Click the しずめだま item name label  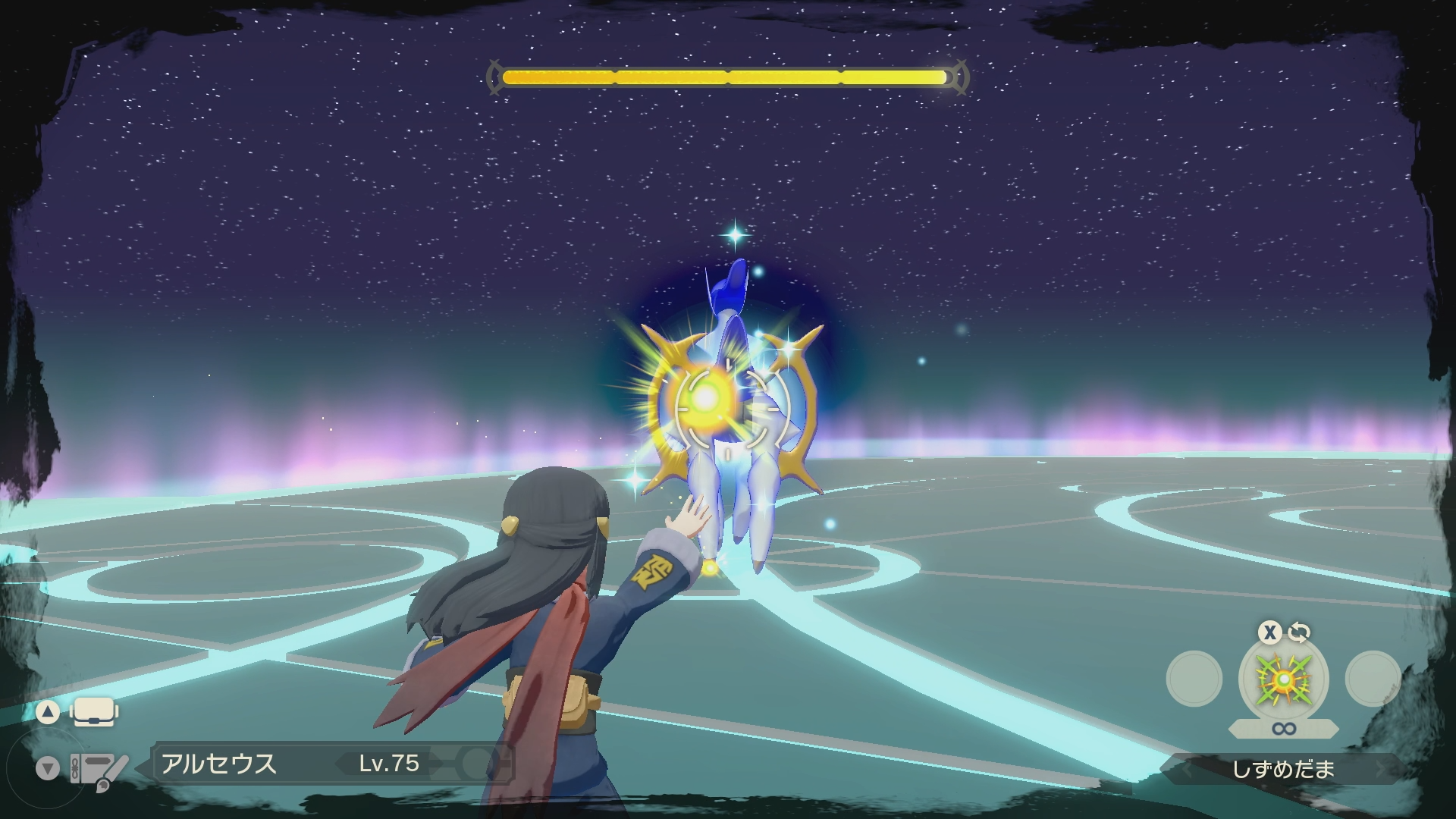[x=1283, y=770]
